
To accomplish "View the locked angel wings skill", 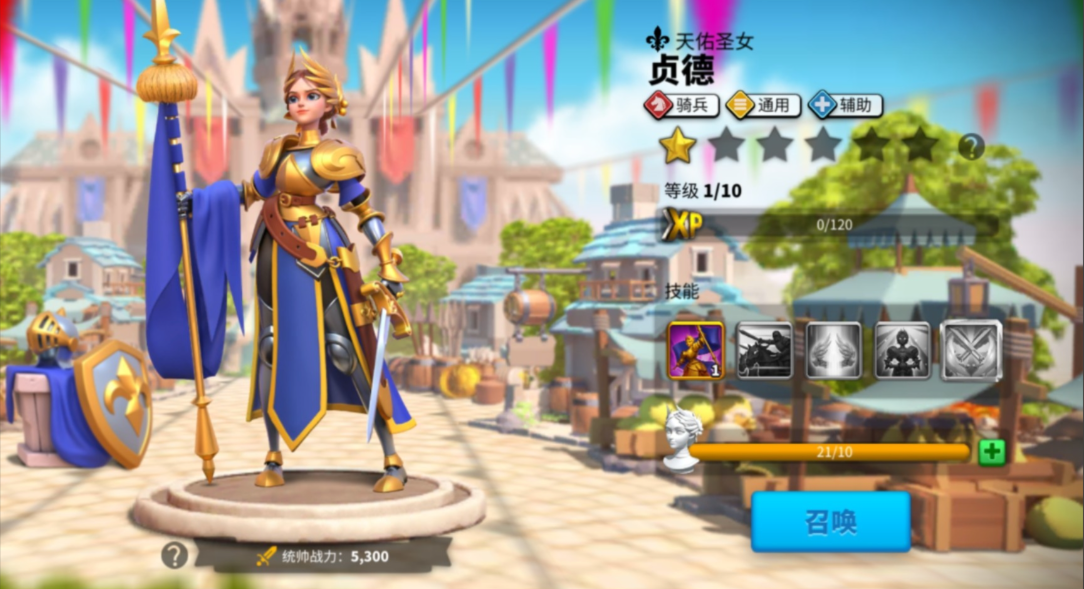I will pyautogui.click(x=833, y=350).
